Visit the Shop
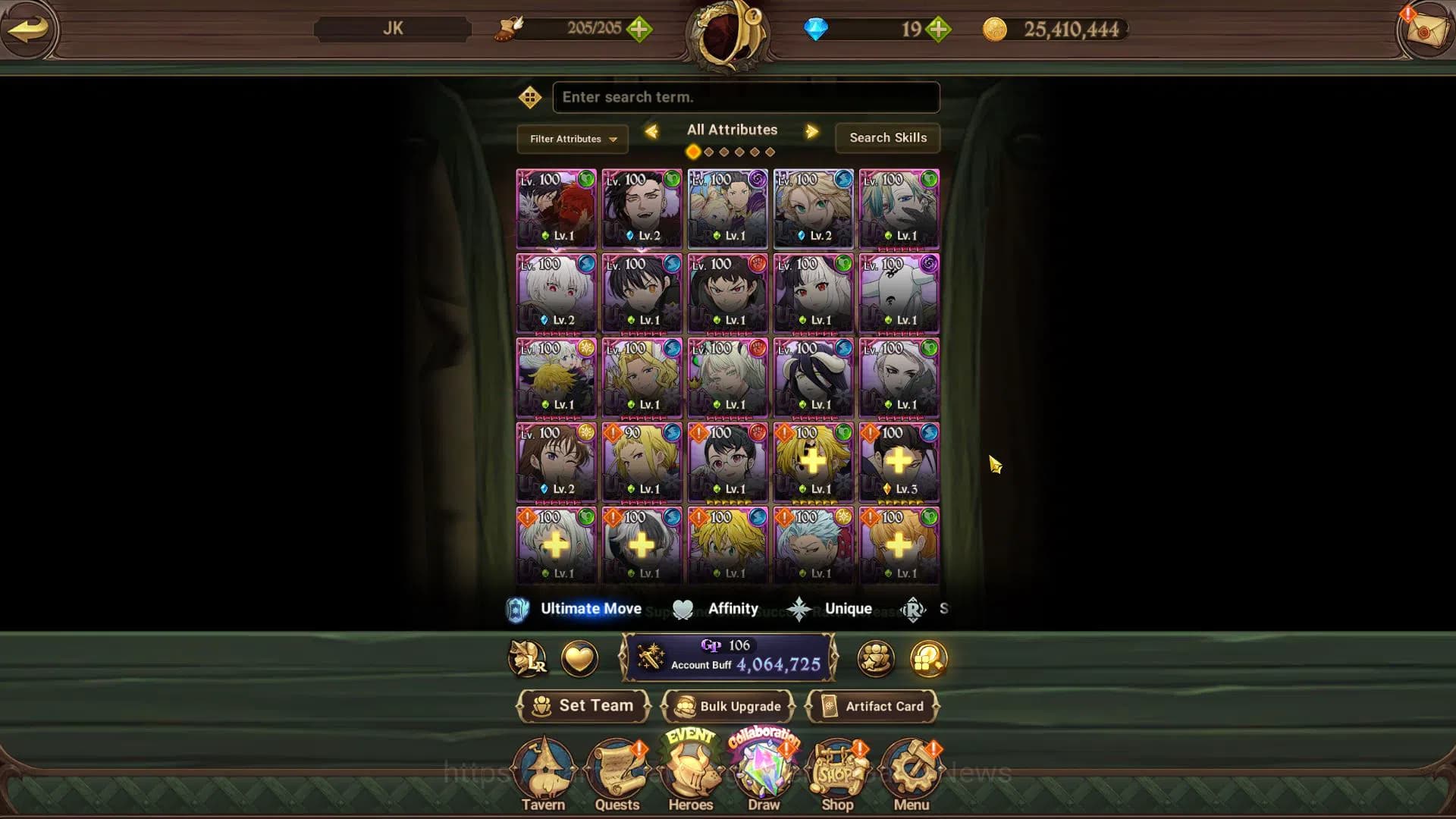This screenshot has height=819, width=1456. (x=837, y=773)
